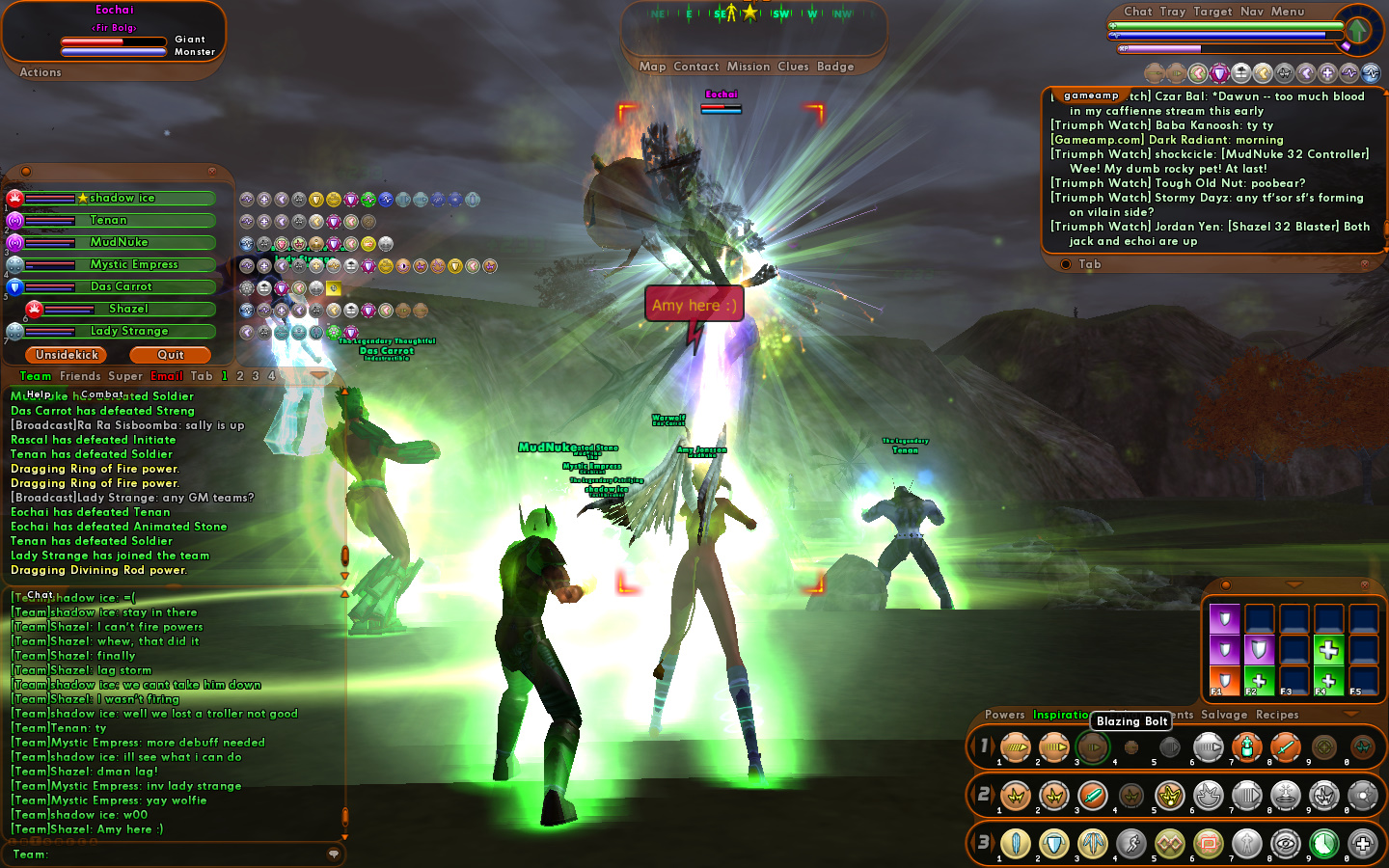
Task: Switch to the Inspirations tab
Action: point(1061,715)
